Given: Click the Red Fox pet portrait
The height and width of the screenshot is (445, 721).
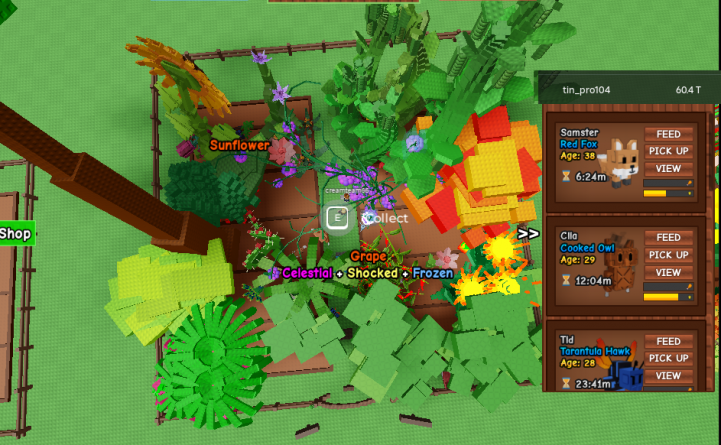Looking at the screenshot, I should [x=622, y=160].
